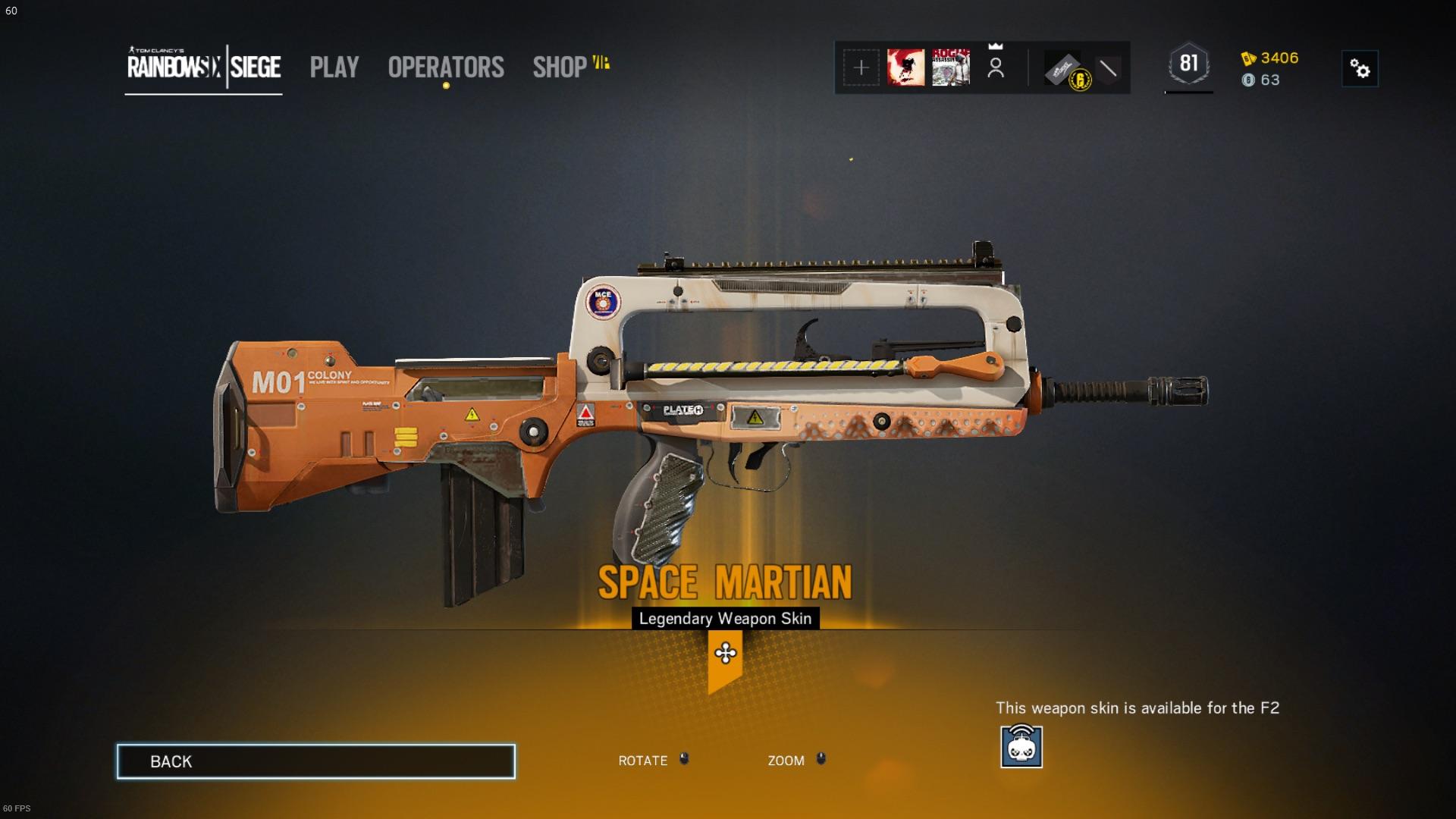Click the level progress bar under the badge
This screenshot has height=819, width=1456.
point(1188,93)
